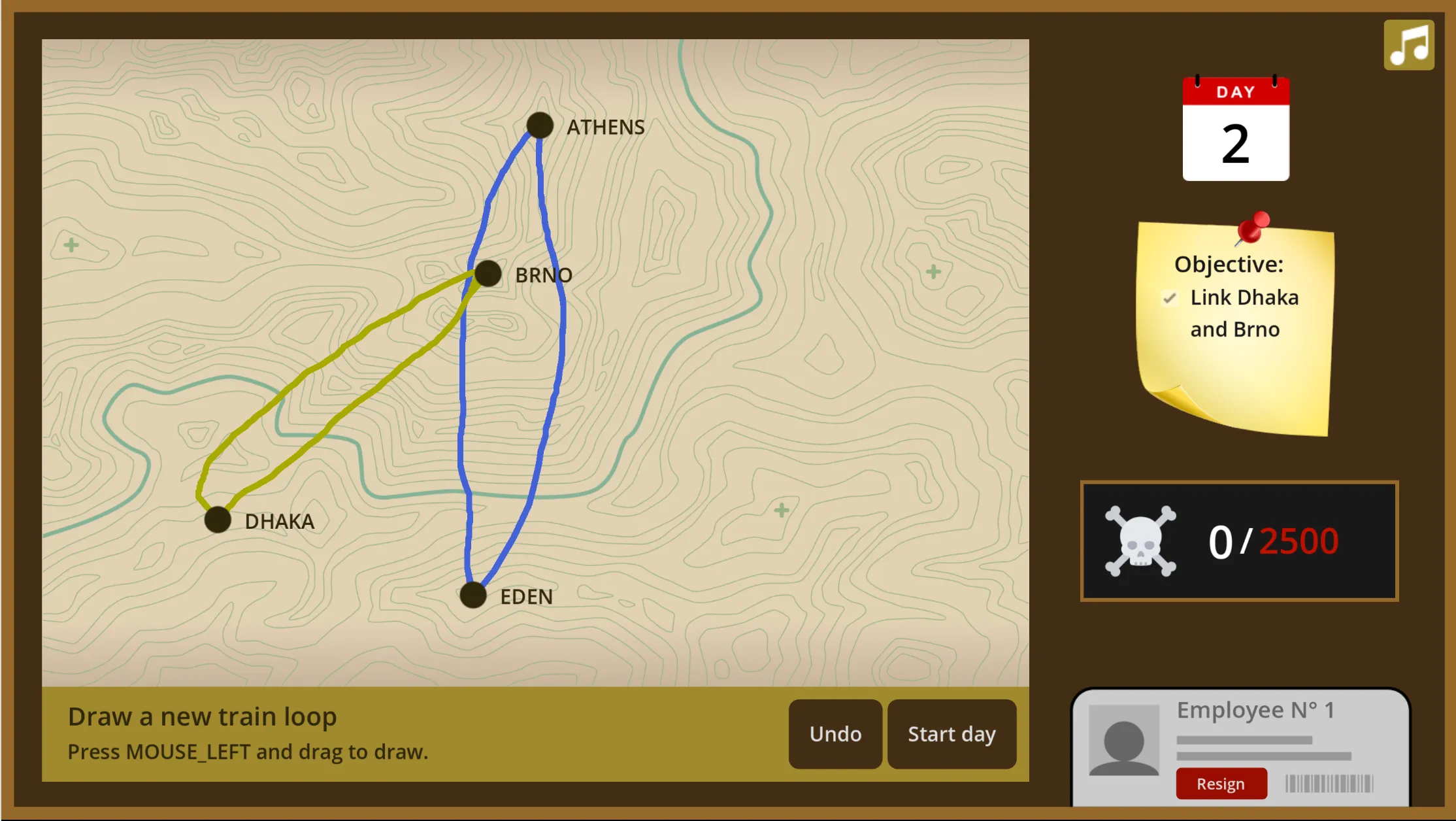Select the Athens station node

tap(540, 124)
